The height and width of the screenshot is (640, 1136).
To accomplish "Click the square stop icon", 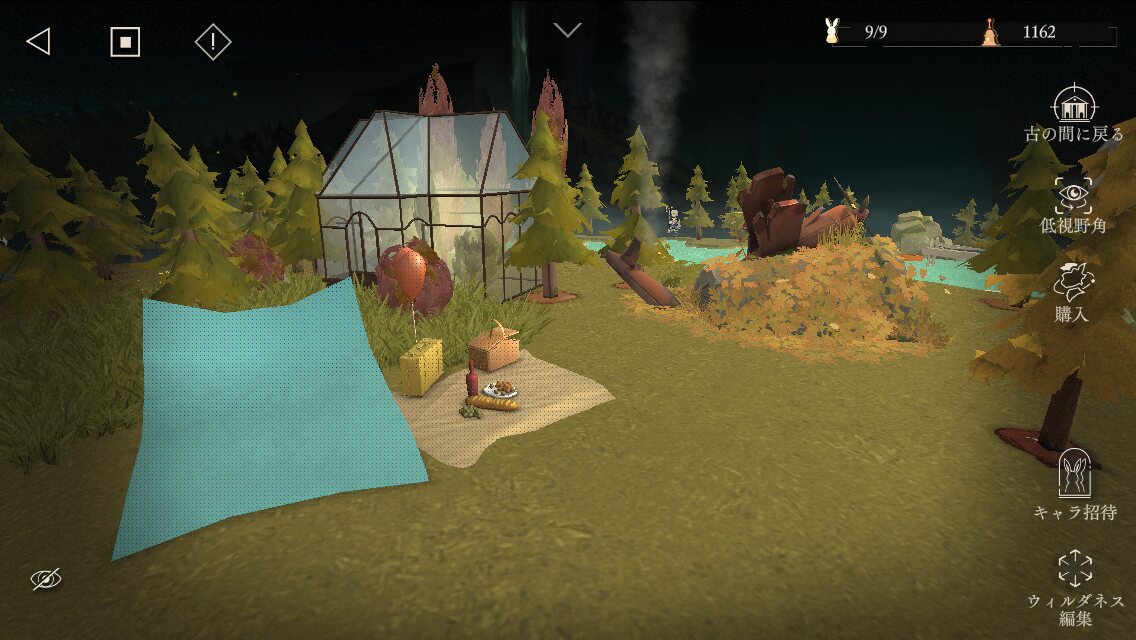I will coord(125,41).
